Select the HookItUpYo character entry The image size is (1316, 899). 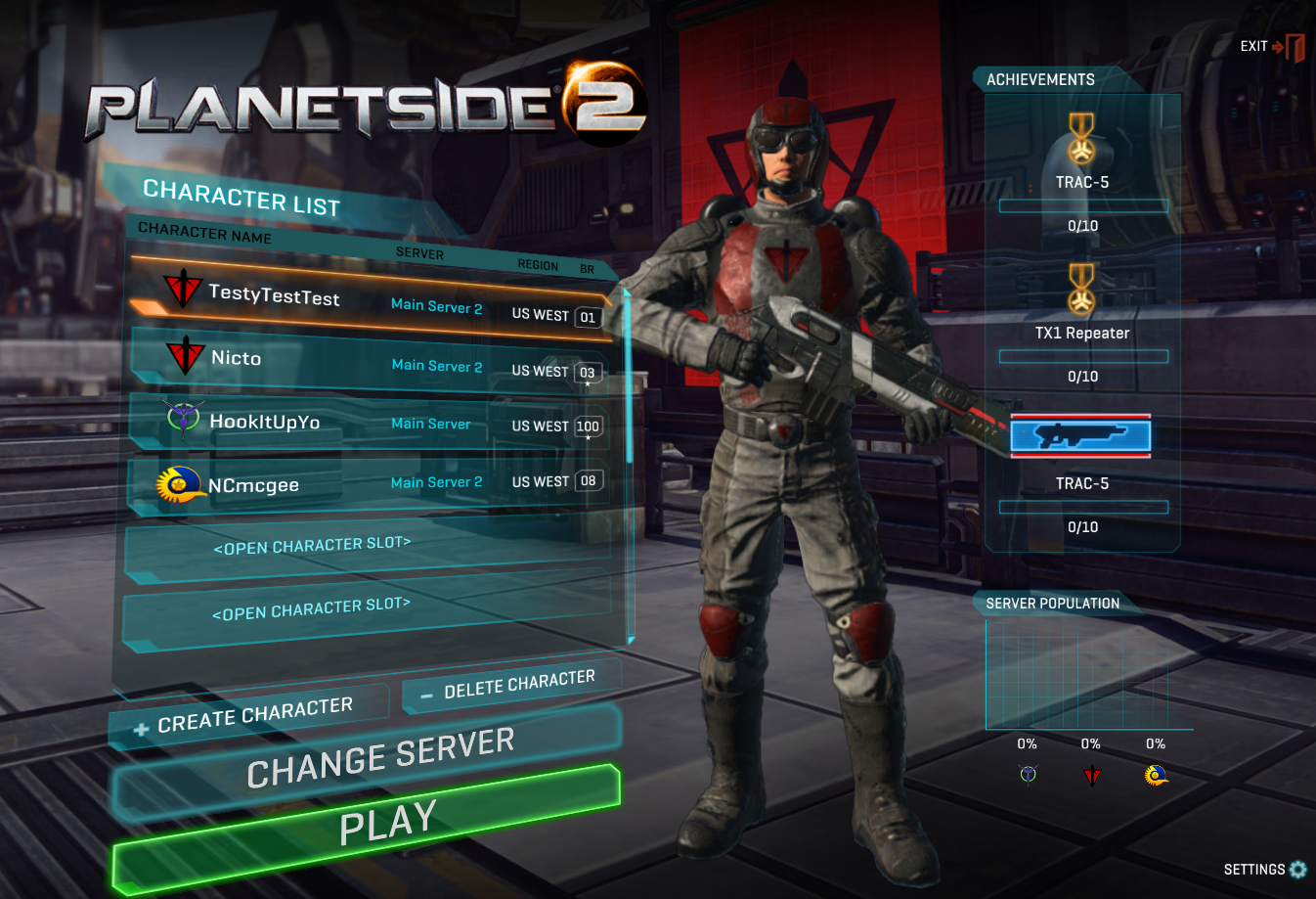click(372, 423)
